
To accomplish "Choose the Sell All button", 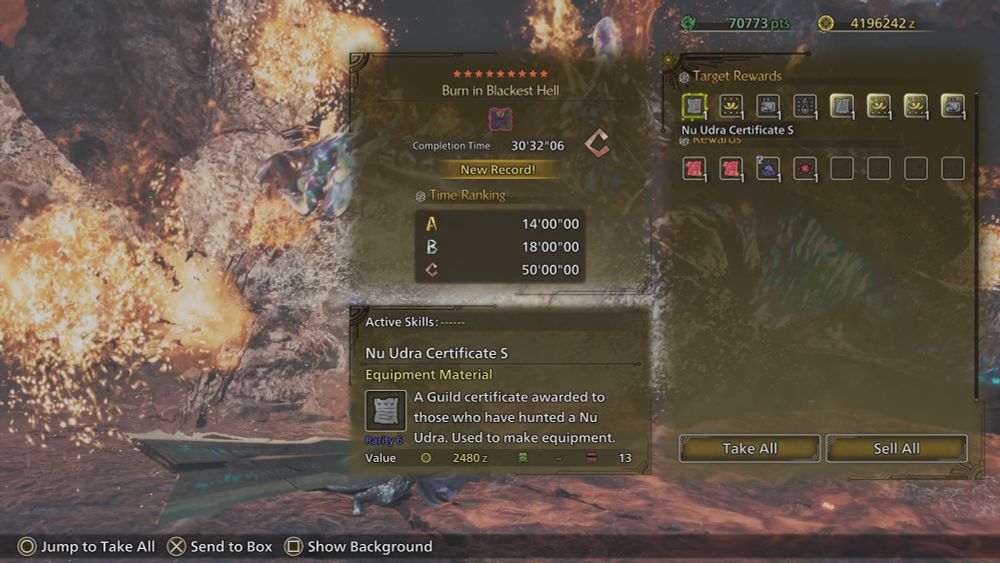I will pos(896,448).
